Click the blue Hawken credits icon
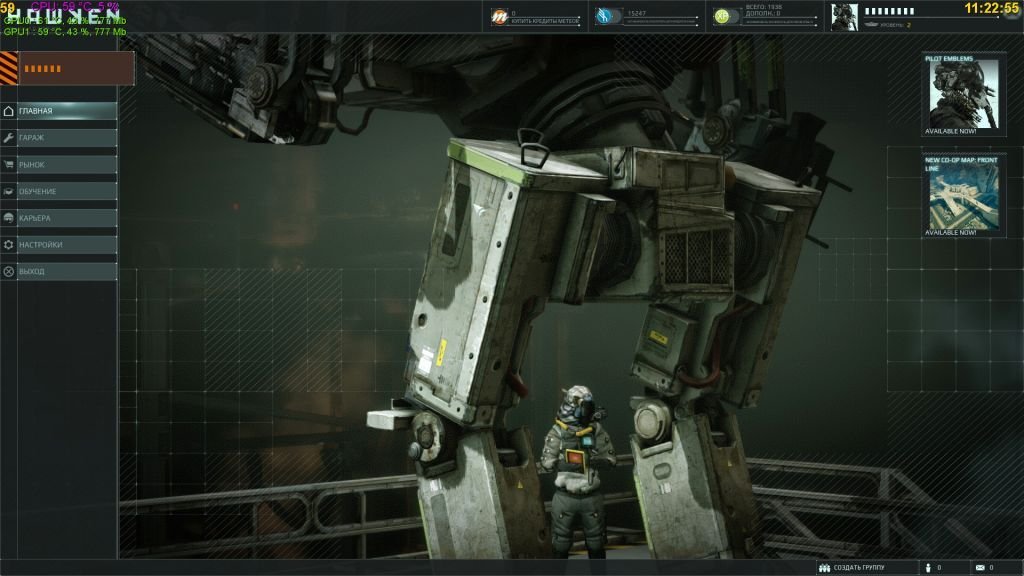Screen dimensions: 1024x576 (x=604, y=16)
